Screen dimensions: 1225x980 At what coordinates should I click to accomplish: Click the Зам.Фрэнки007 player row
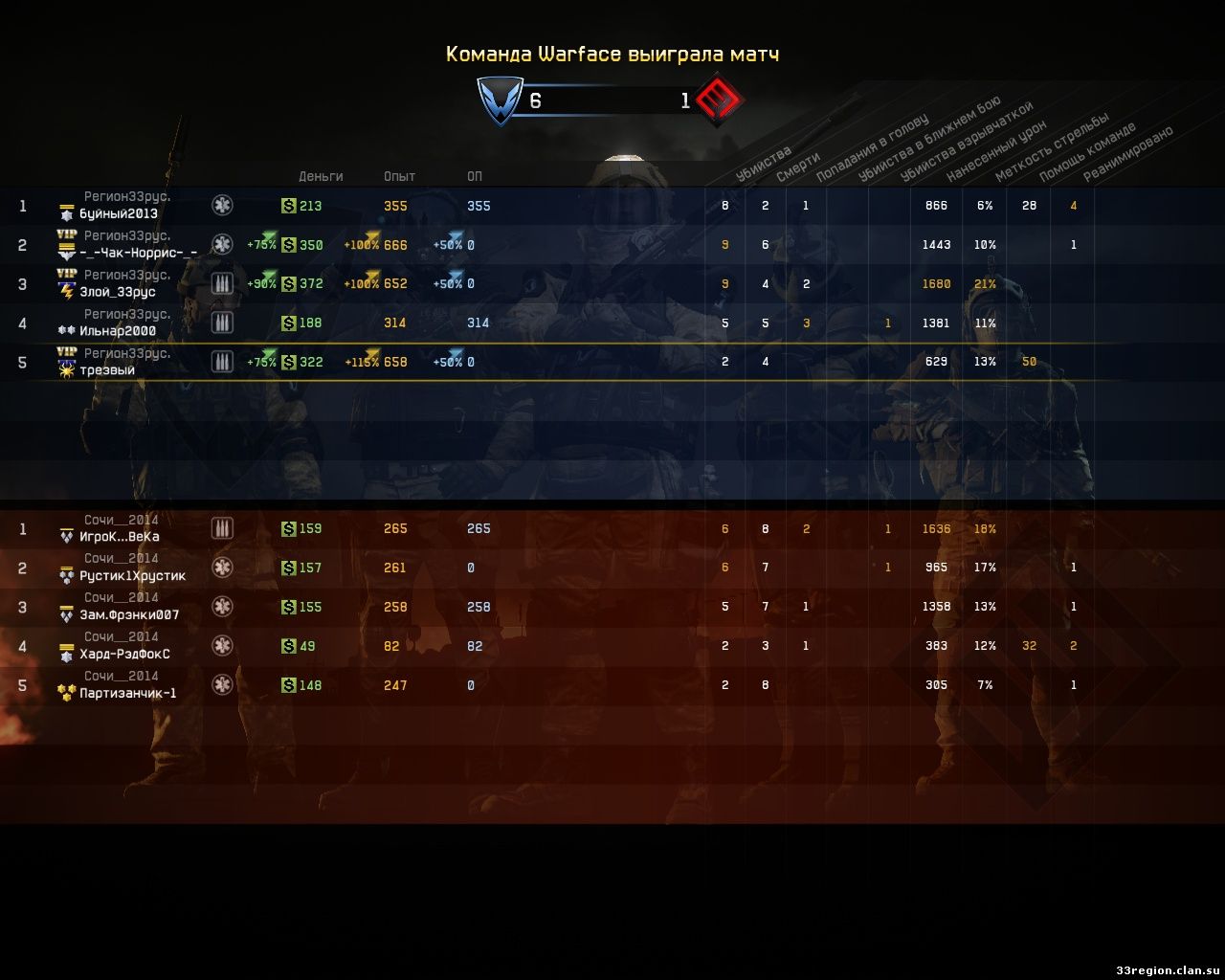pyautogui.click(x=129, y=615)
